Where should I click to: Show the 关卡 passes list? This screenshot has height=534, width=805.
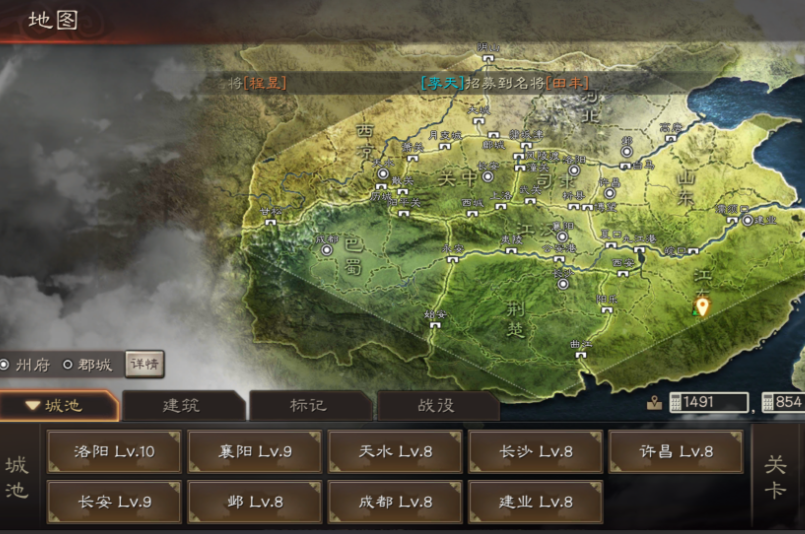pyautogui.click(x=776, y=478)
